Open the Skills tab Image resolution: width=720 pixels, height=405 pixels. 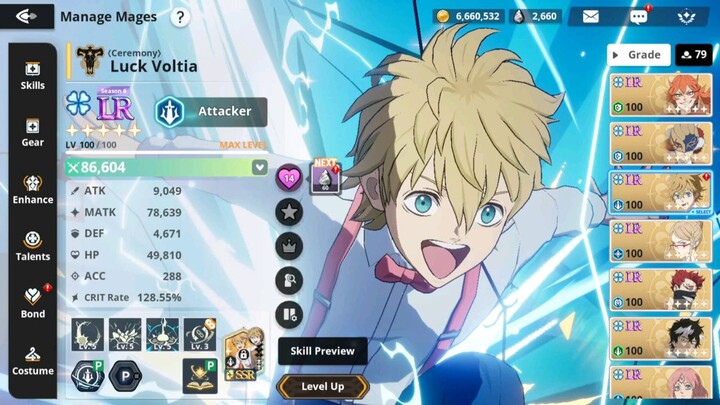[32, 76]
